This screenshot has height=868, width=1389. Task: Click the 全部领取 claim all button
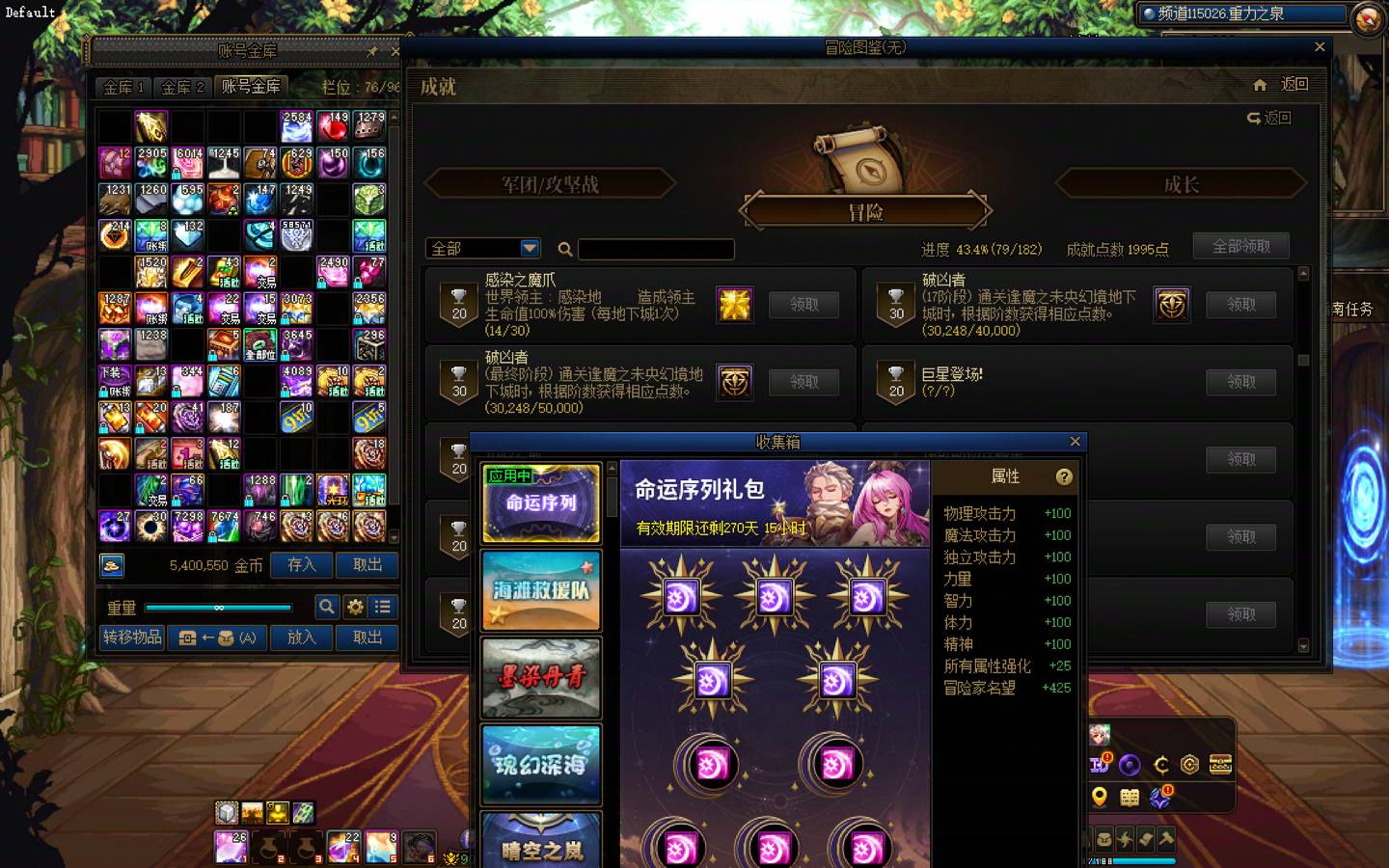1239,246
